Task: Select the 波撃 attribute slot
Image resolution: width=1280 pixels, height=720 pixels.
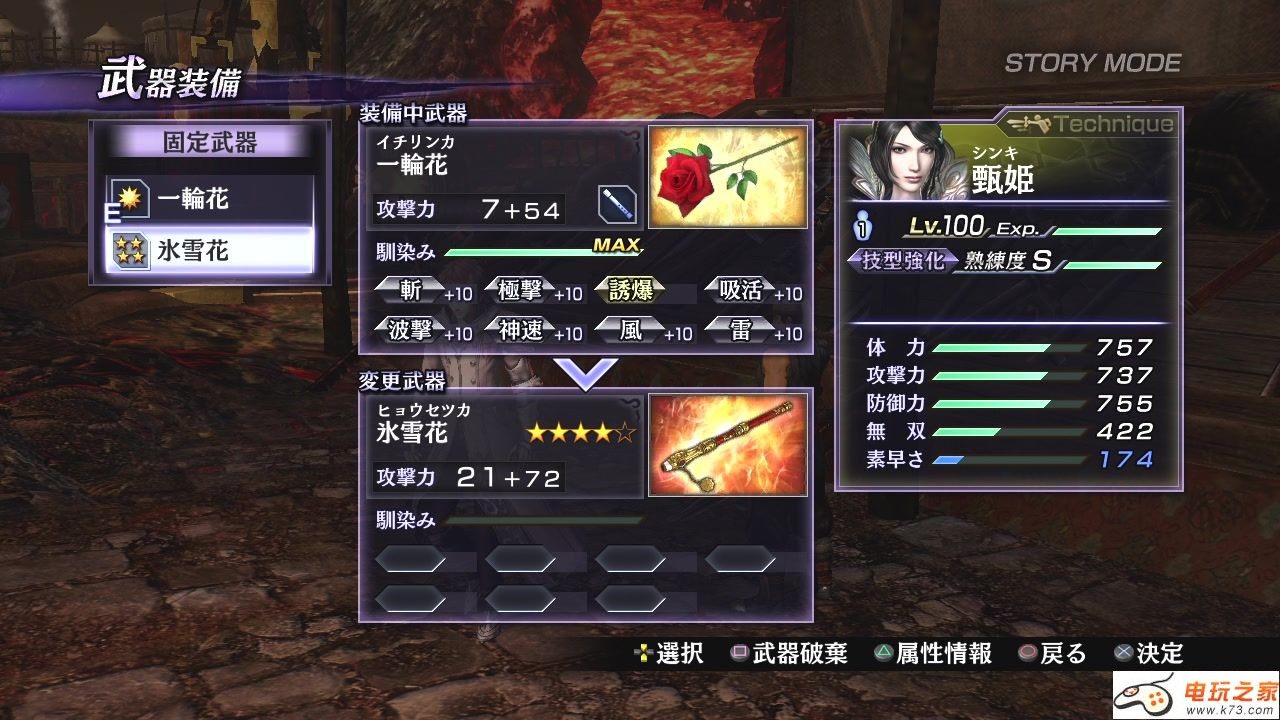Action: 412,330
